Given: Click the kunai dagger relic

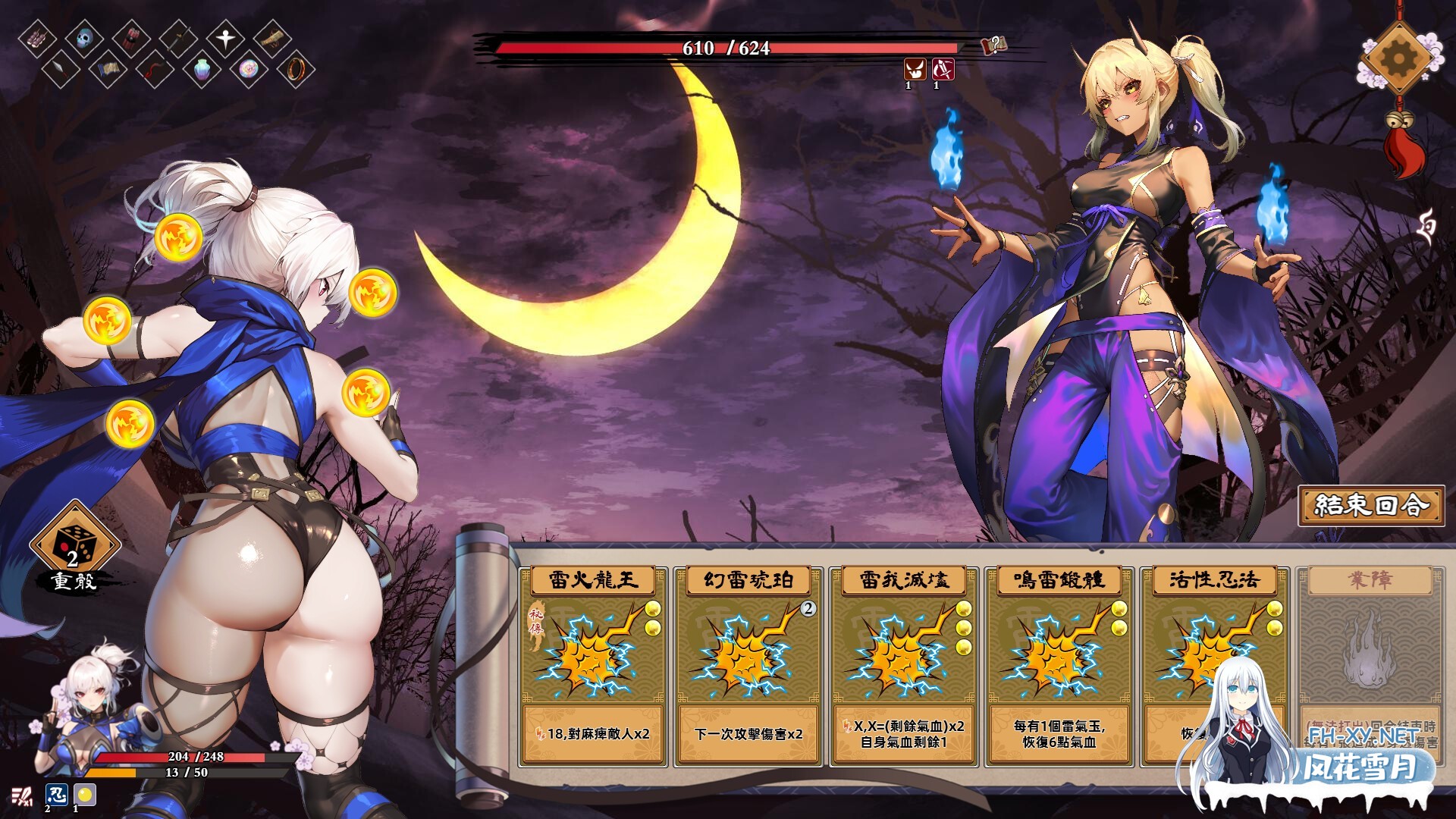Looking at the screenshot, I should click(61, 70).
